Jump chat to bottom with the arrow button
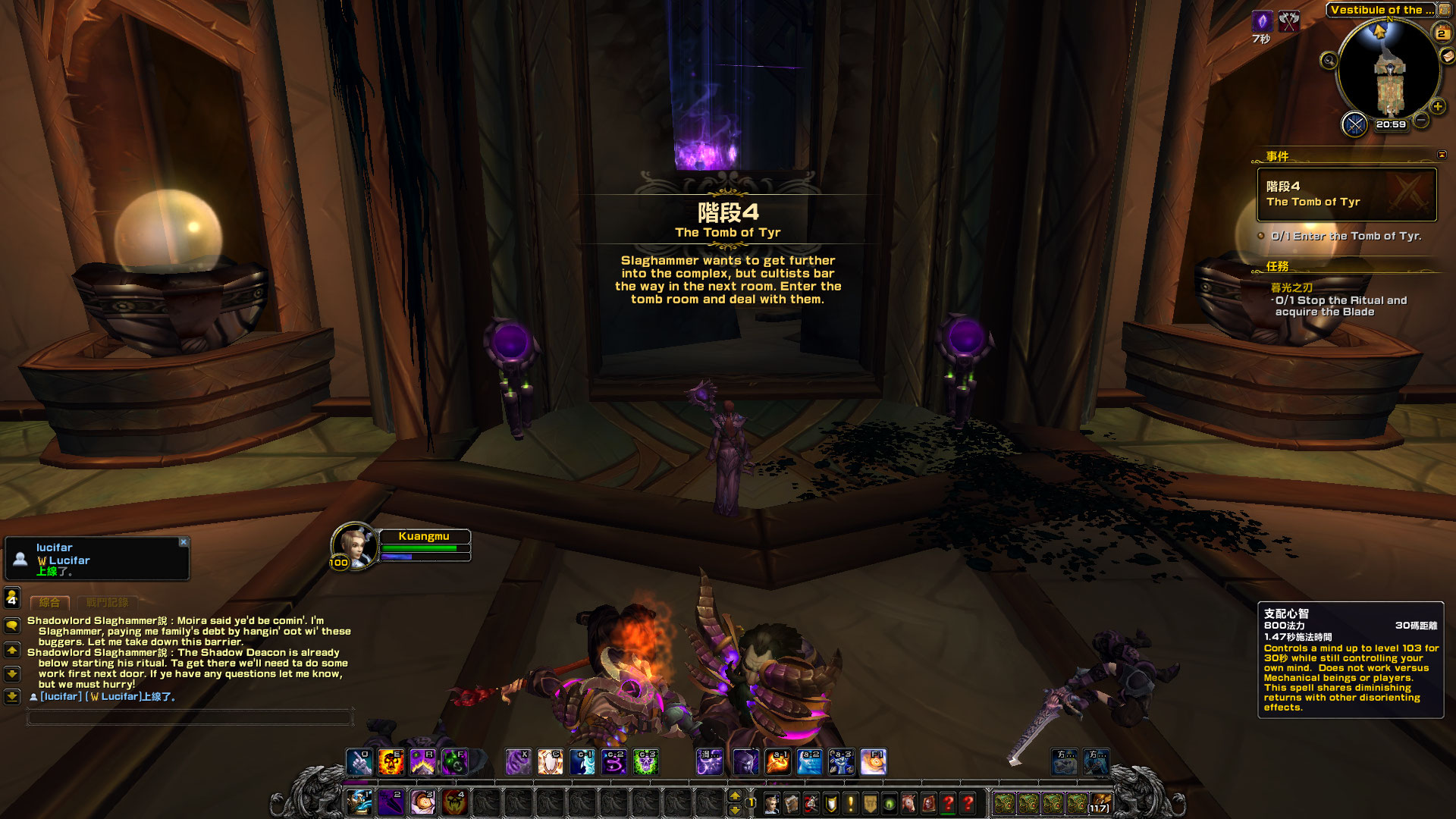Screen dimensions: 1456x819 click(12, 696)
